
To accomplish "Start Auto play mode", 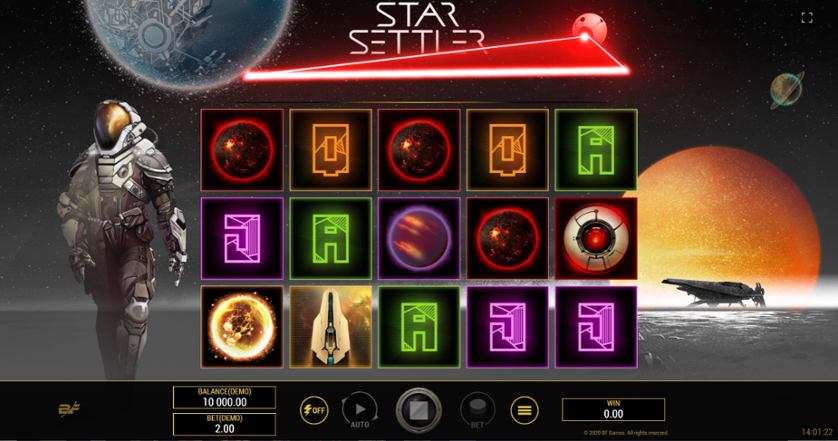I will tap(359, 408).
